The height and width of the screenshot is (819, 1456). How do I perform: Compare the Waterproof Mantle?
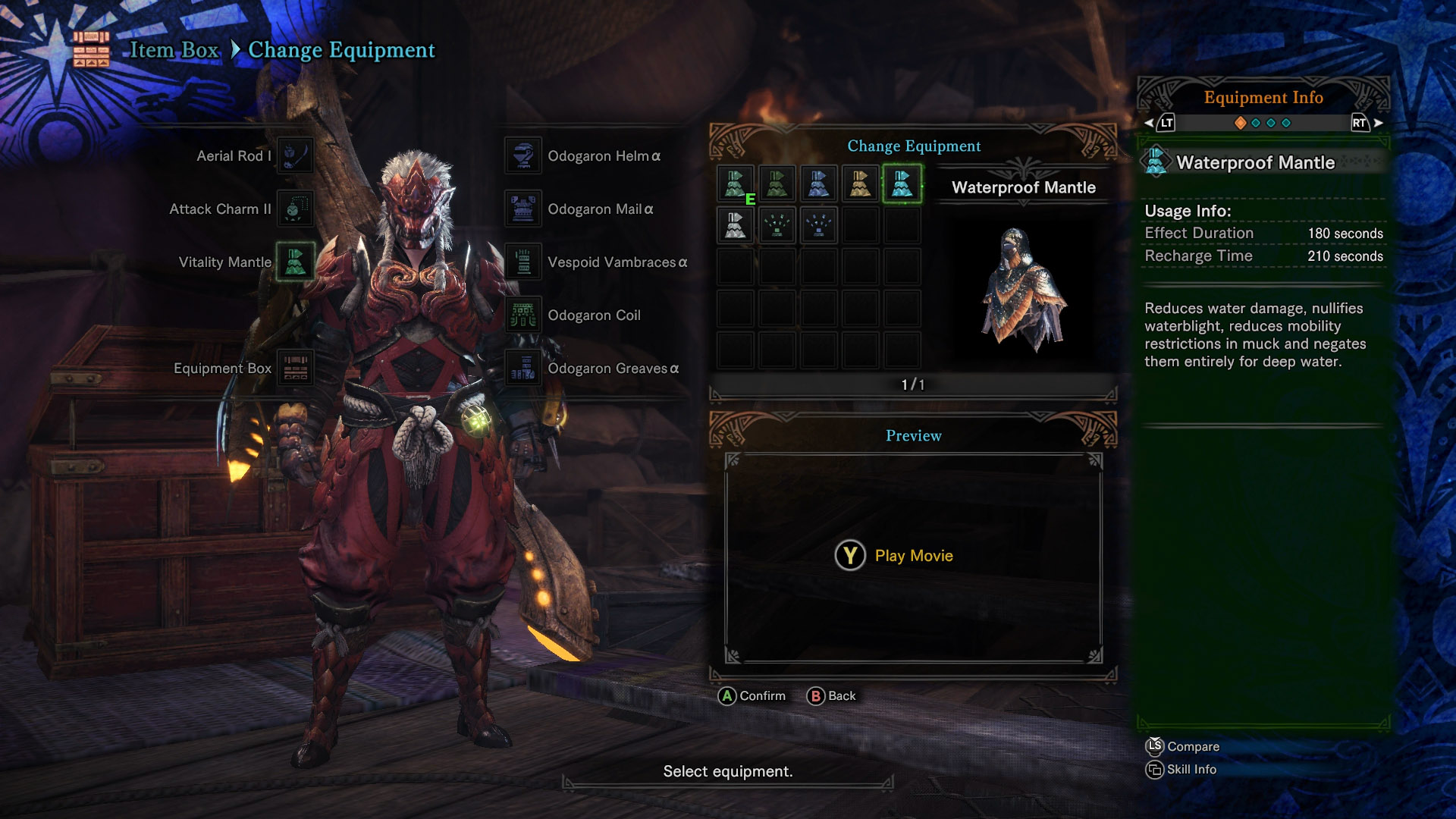1183,747
